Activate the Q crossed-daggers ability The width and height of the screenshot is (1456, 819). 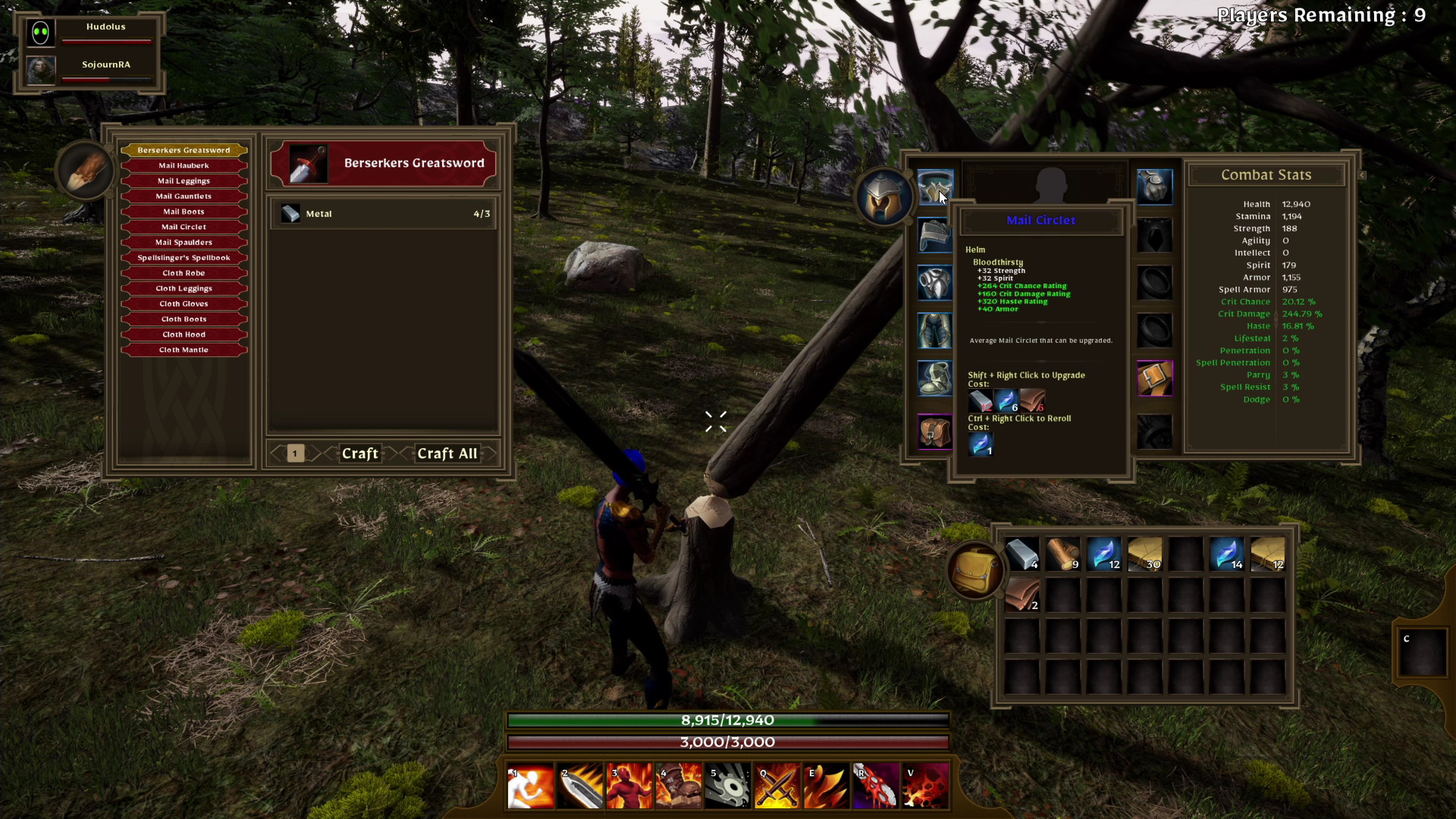(777, 786)
